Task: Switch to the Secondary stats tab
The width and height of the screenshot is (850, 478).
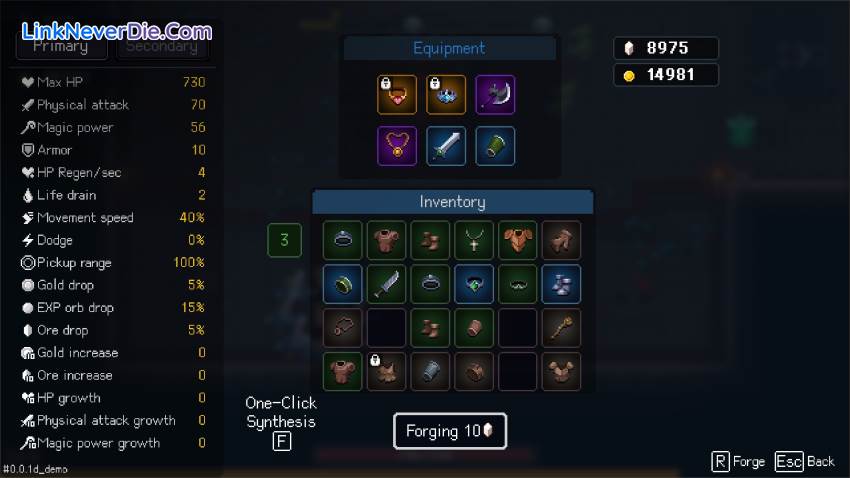Action: coord(161,46)
